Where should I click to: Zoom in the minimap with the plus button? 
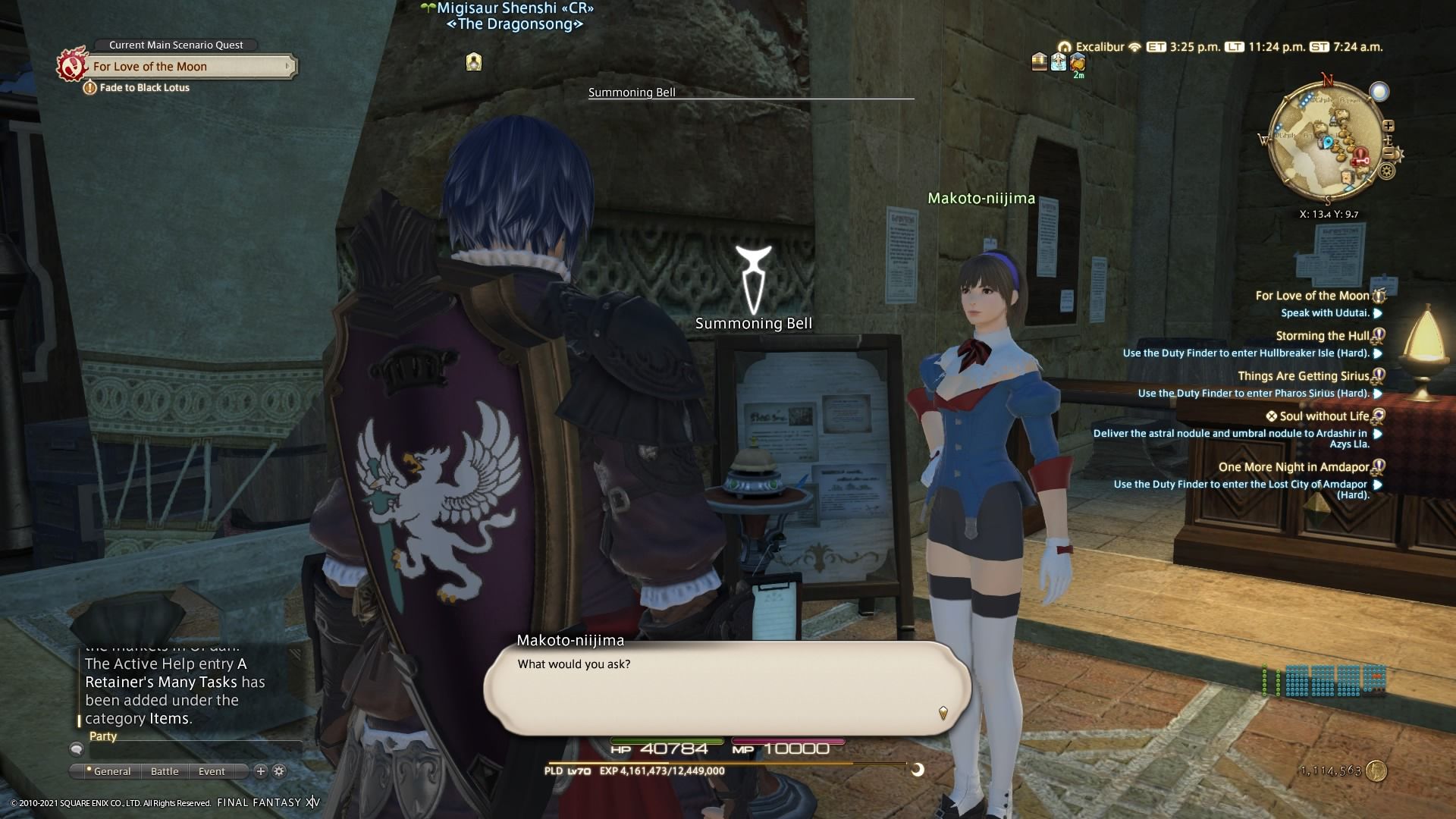click(x=1389, y=127)
